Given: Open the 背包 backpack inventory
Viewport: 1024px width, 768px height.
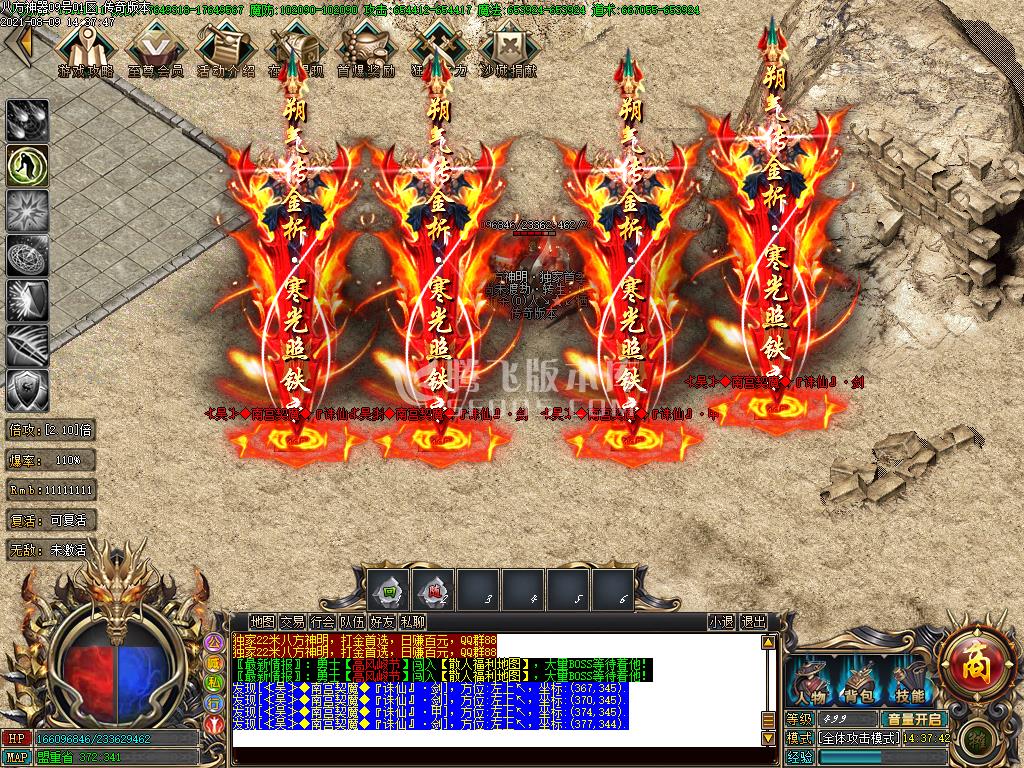Looking at the screenshot, I should click(x=858, y=685).
